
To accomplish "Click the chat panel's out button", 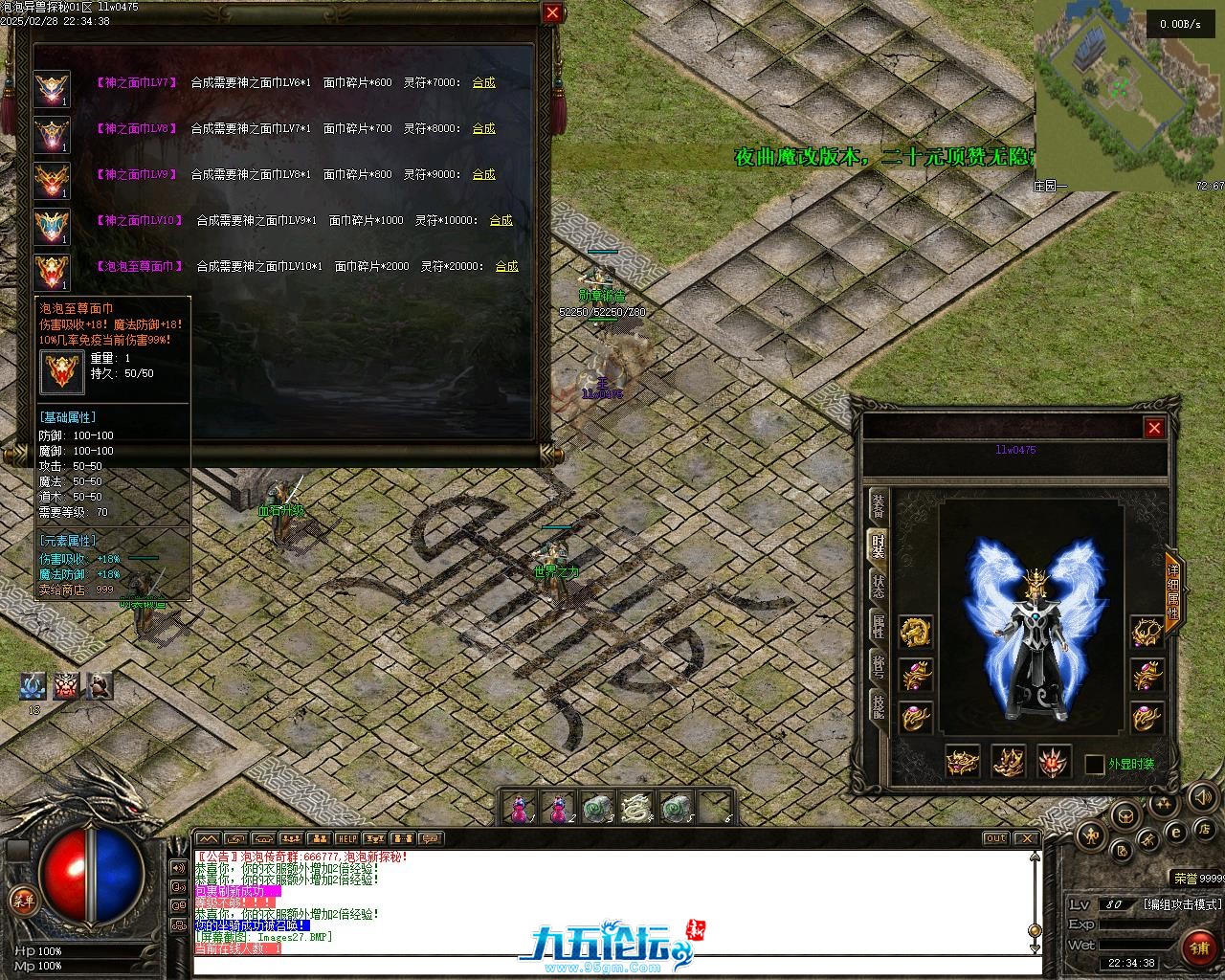I will click(x=995, y=838).
